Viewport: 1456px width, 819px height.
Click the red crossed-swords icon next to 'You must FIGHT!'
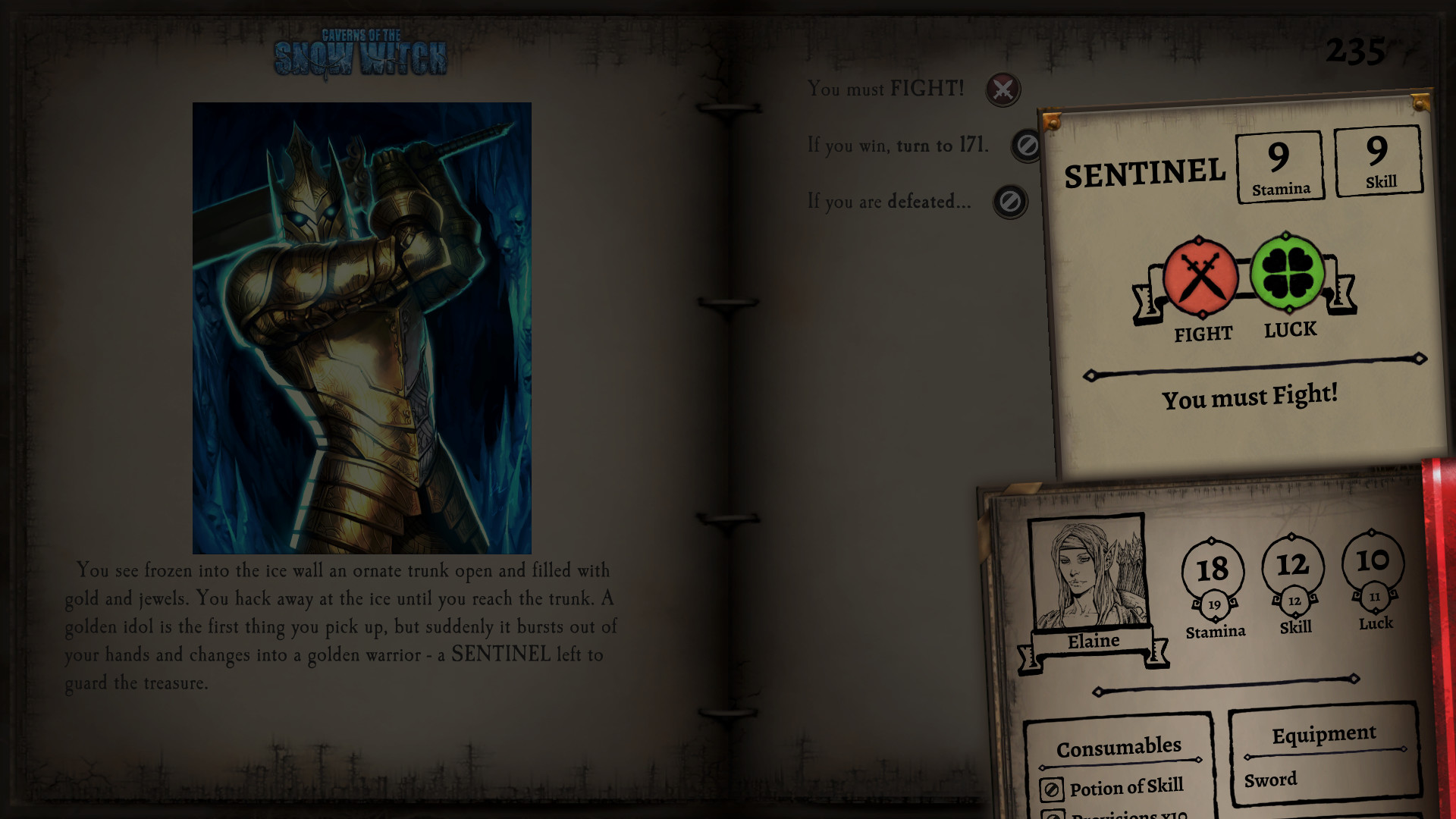pyautogui.click(x=1003, y=90)
